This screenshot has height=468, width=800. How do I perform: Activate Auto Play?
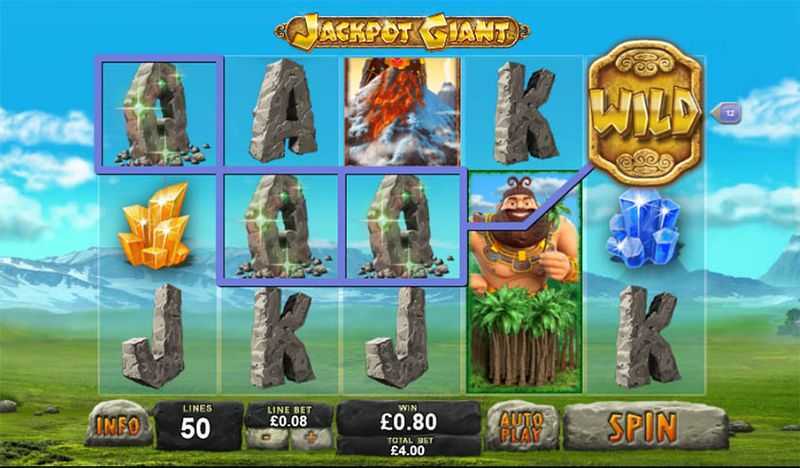coord(522,426)
